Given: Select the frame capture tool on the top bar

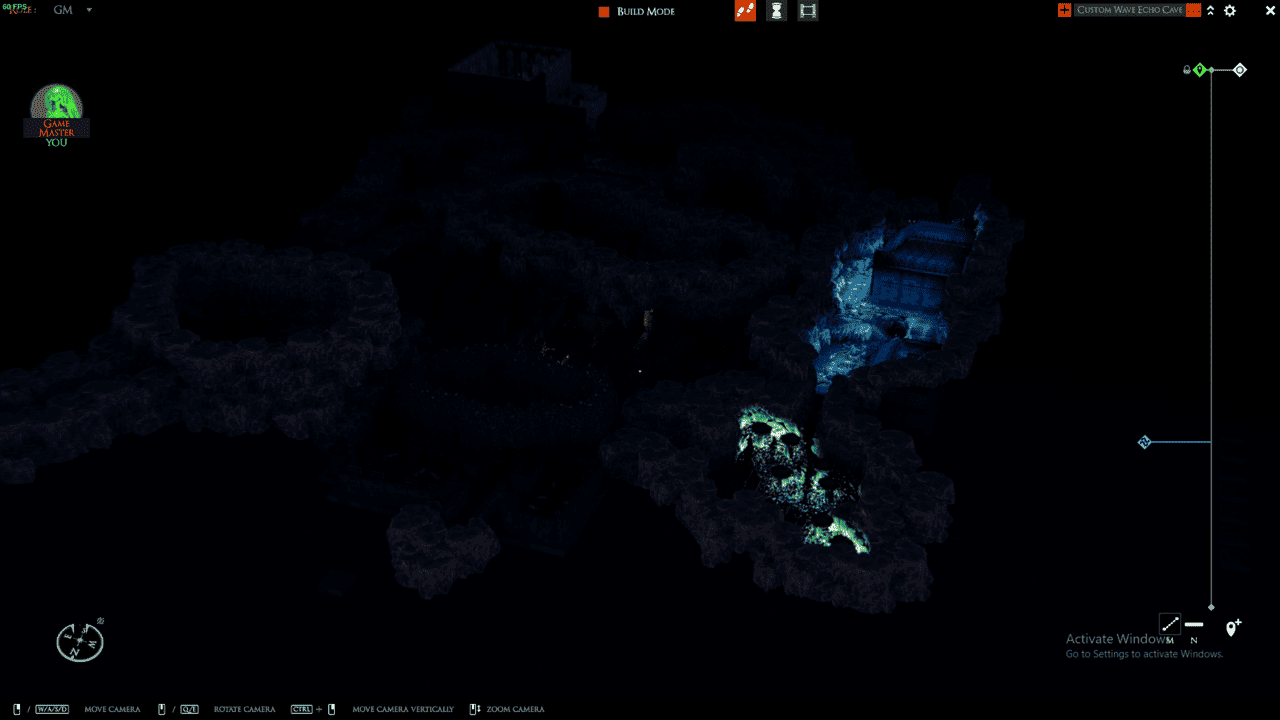Looking at the screenshot, I should 807,10.
